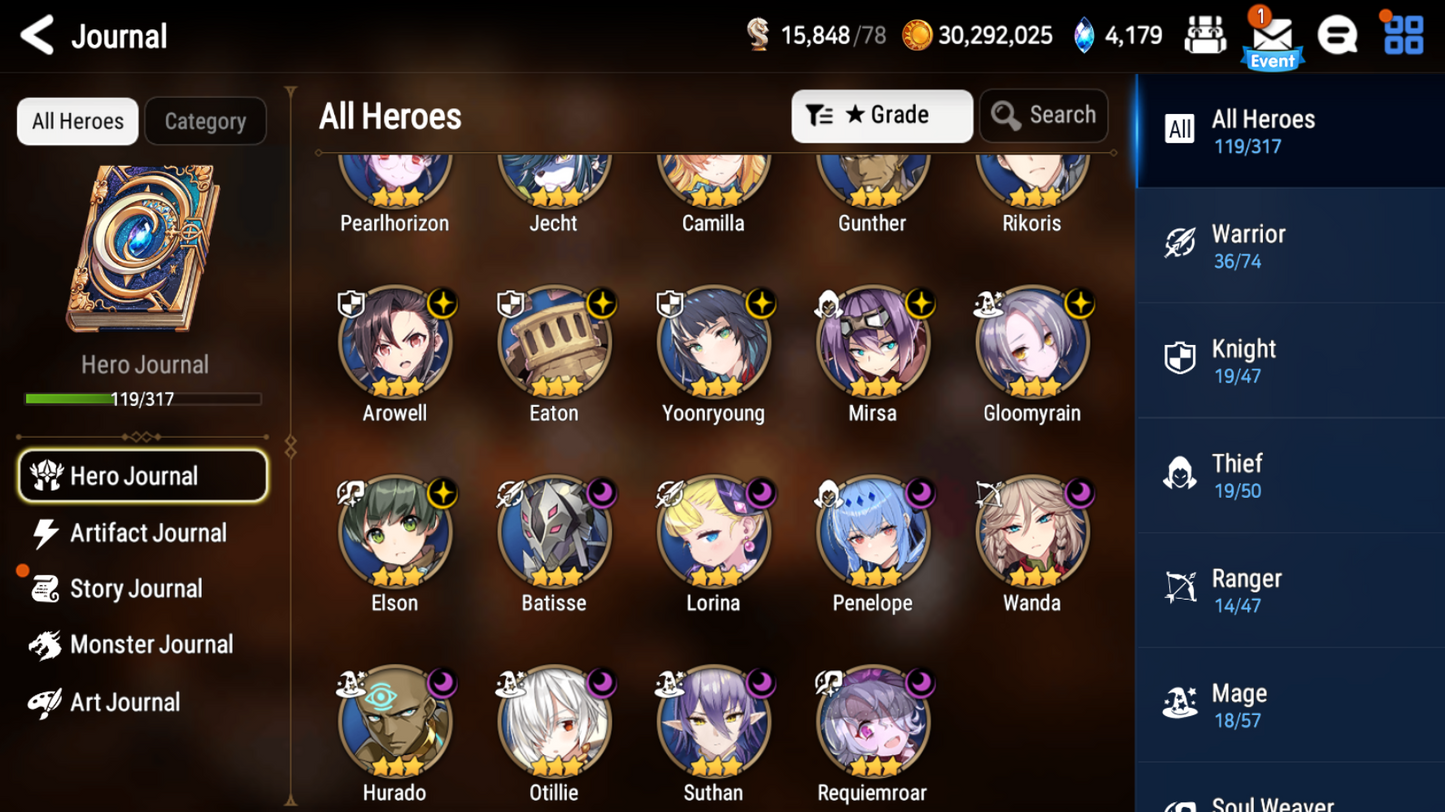
Task: Switch to the Category tab
Action: click(x=205, y=121)
